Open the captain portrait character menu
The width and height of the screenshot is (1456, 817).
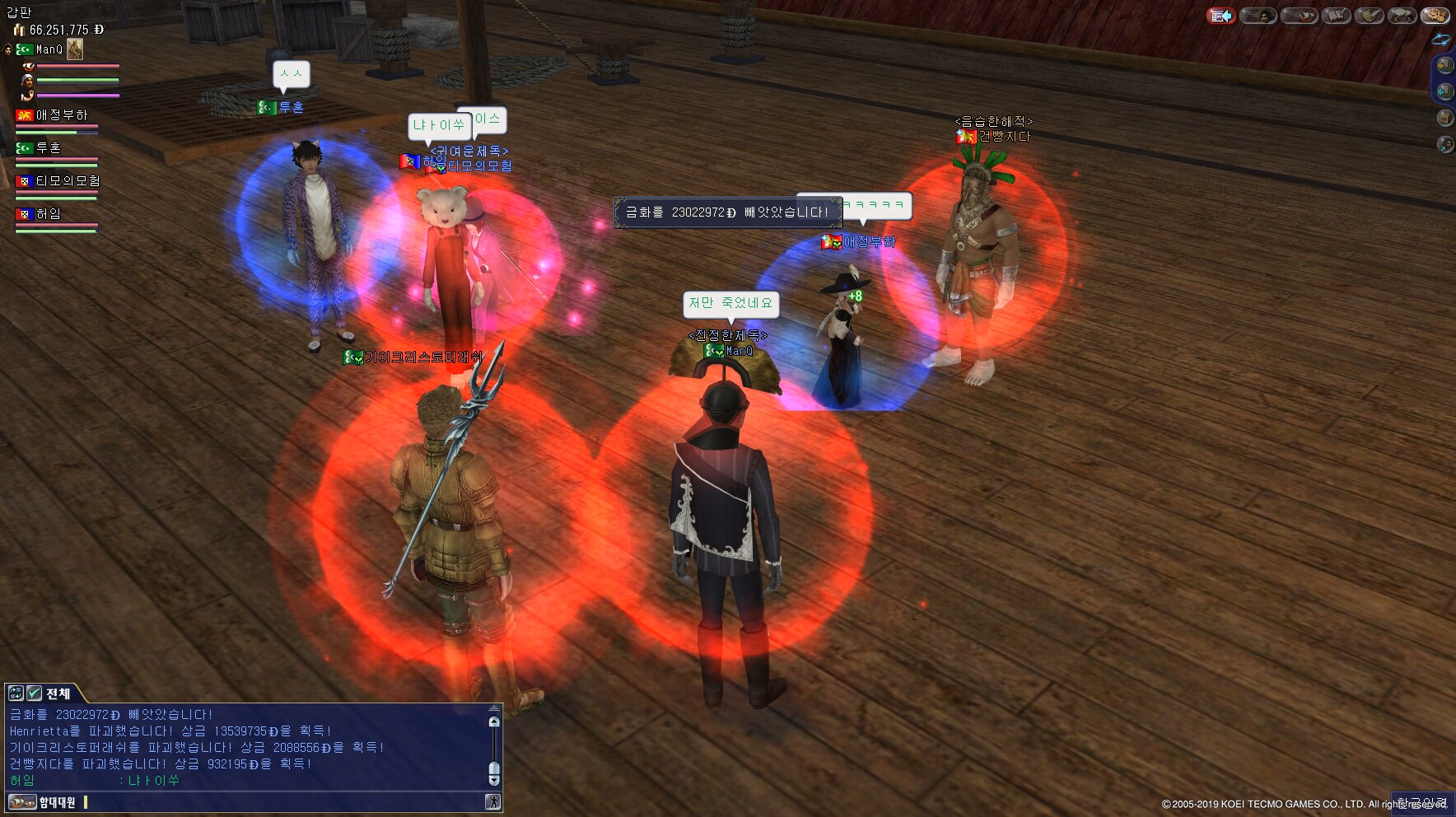pyautogui.click(x=1258, y=16)
